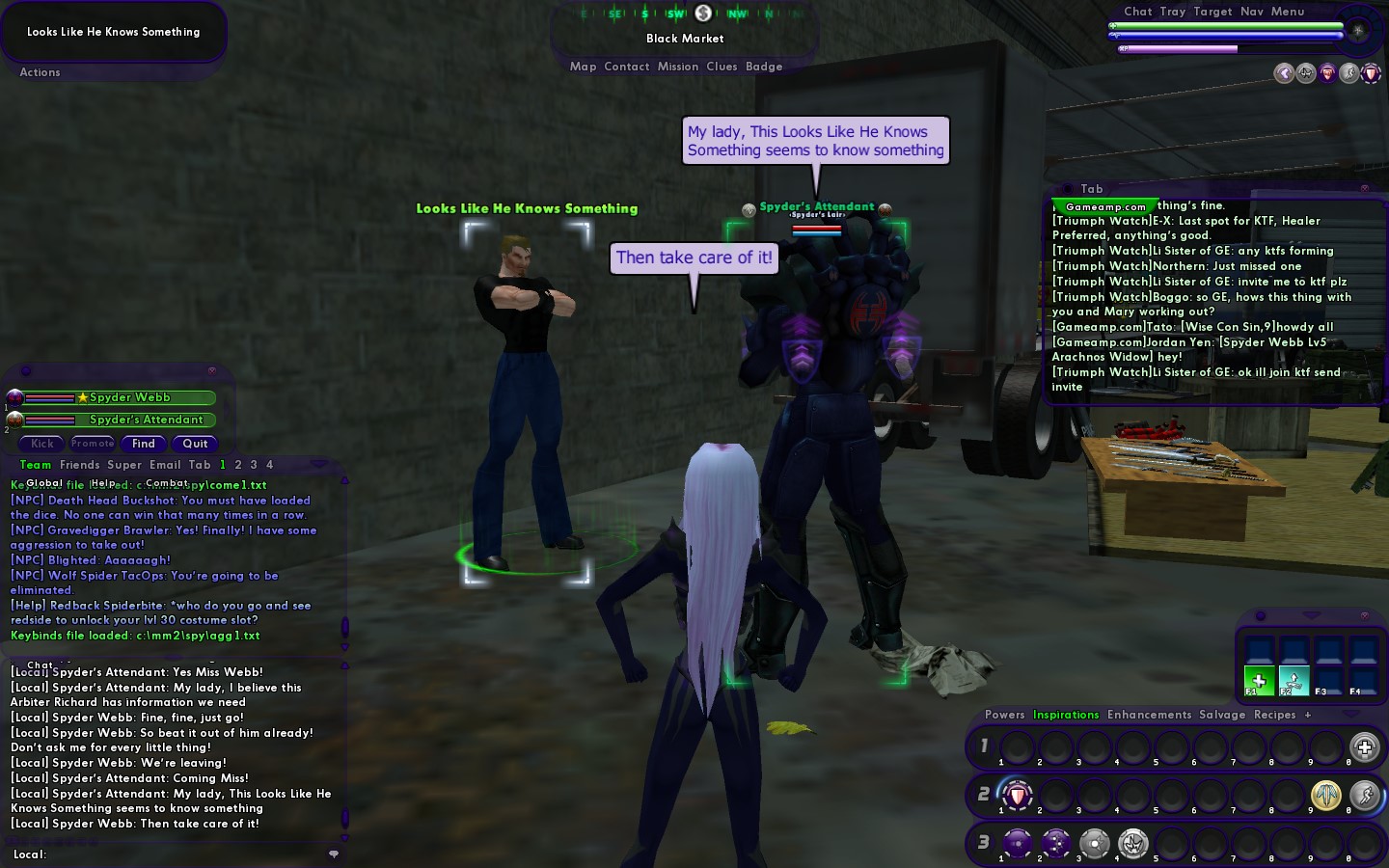Open the Map from the nav bar

[583, 67]
